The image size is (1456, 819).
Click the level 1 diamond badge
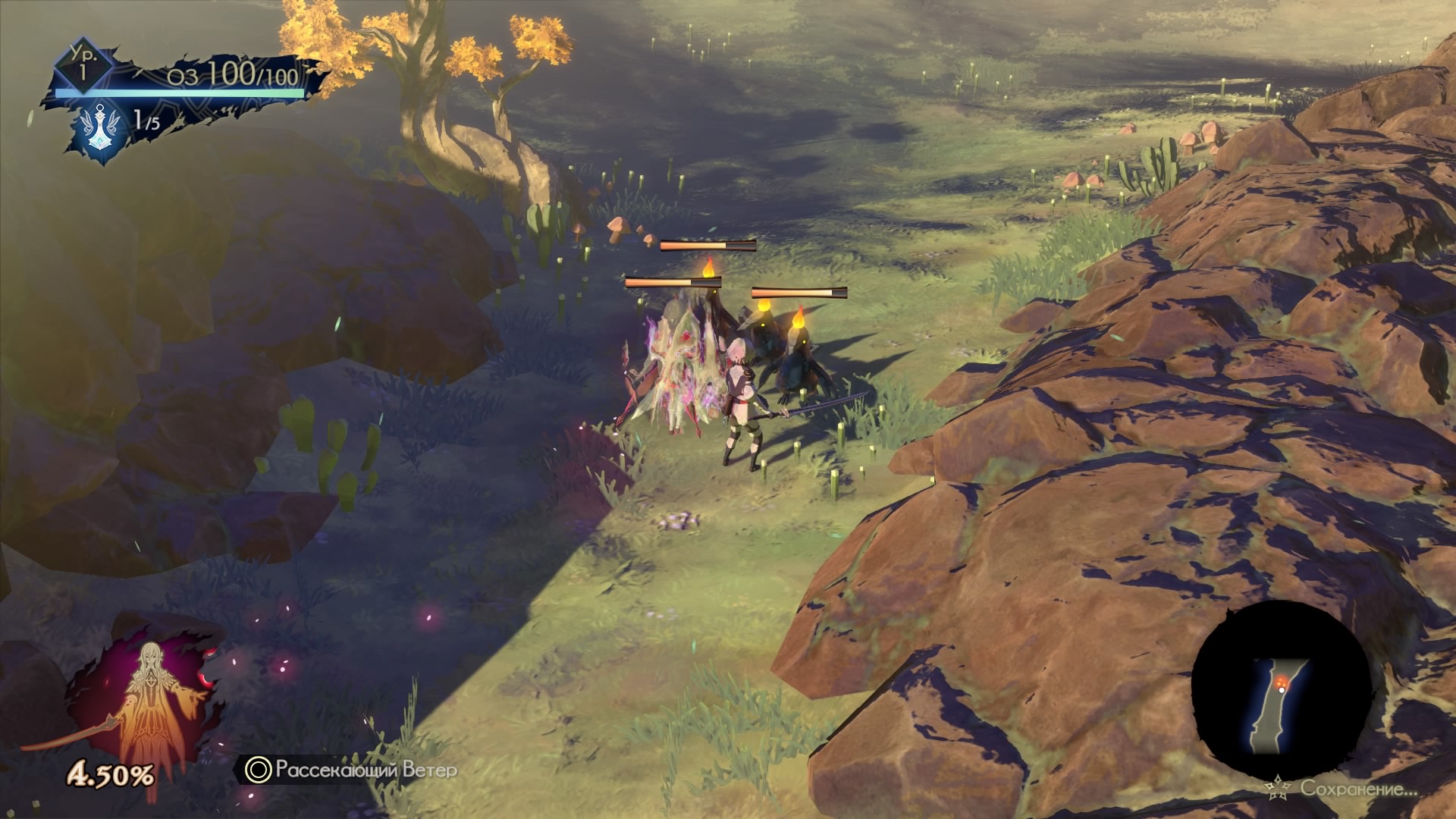click(82, 67)
